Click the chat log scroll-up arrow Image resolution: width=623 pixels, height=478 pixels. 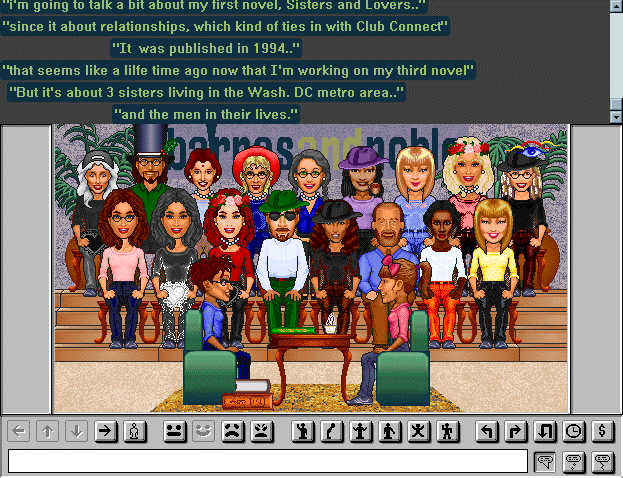(615, 5)
